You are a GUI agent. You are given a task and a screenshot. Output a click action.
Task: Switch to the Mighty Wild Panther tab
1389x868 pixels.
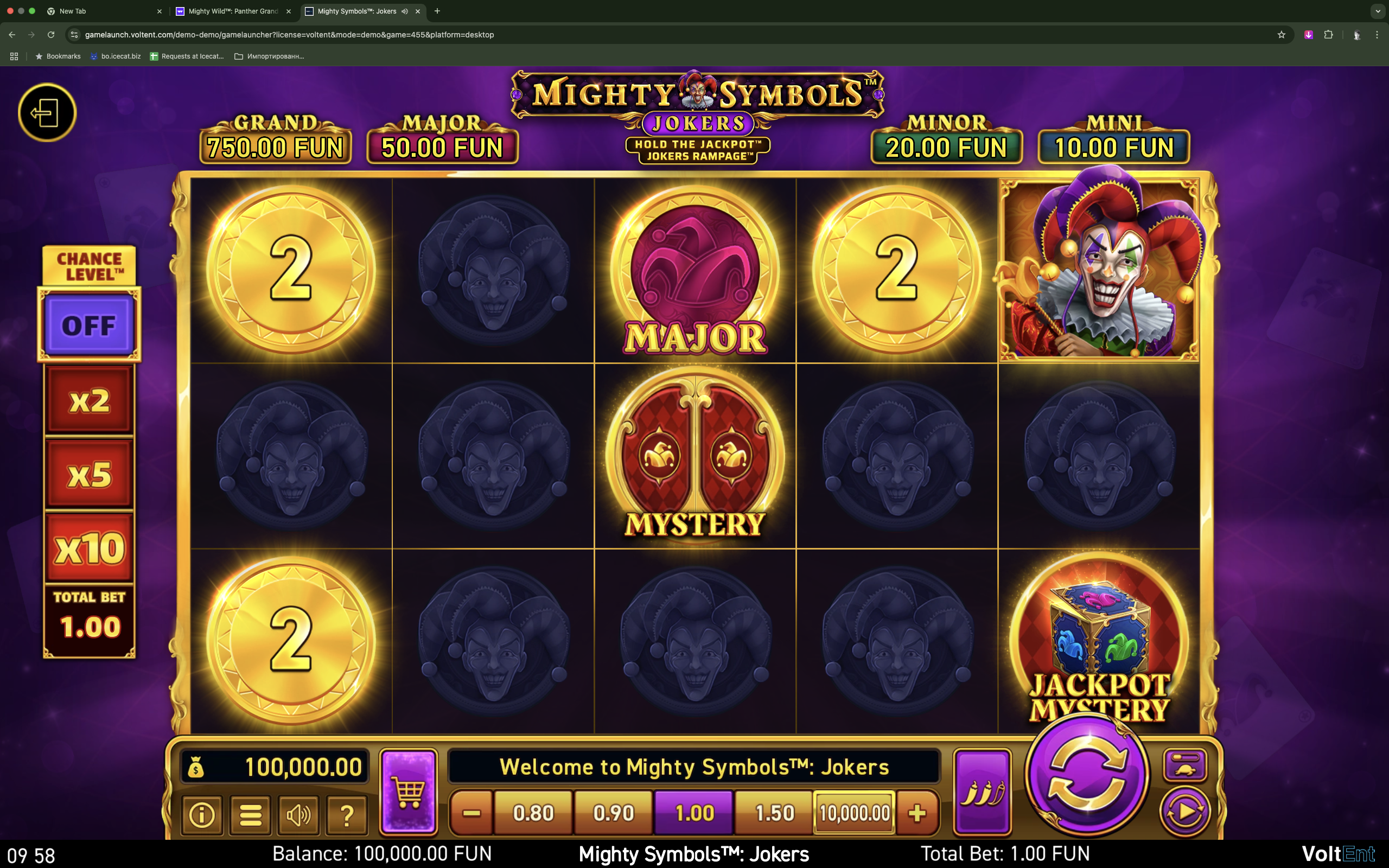(228, 11)
